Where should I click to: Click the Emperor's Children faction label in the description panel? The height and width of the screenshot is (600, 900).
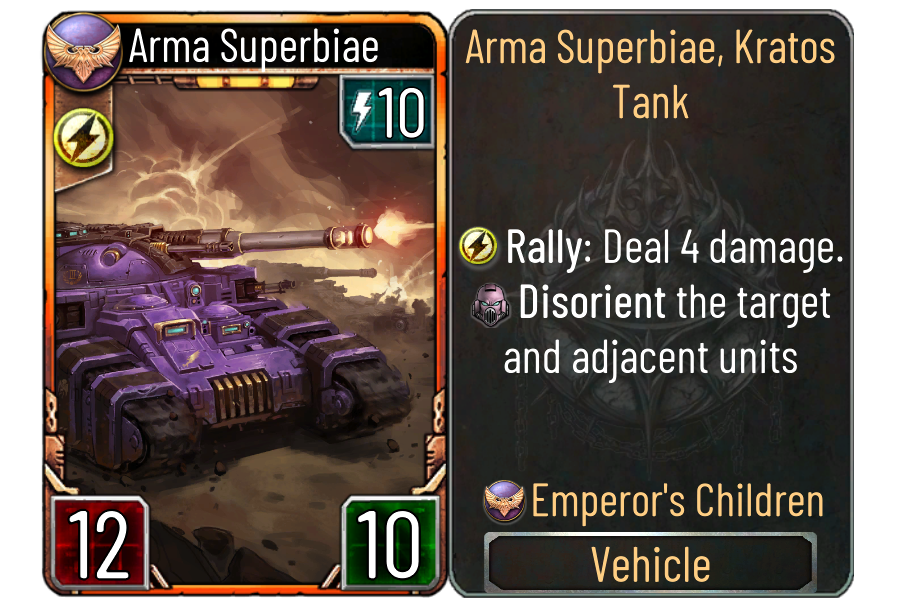click(676, 502)
